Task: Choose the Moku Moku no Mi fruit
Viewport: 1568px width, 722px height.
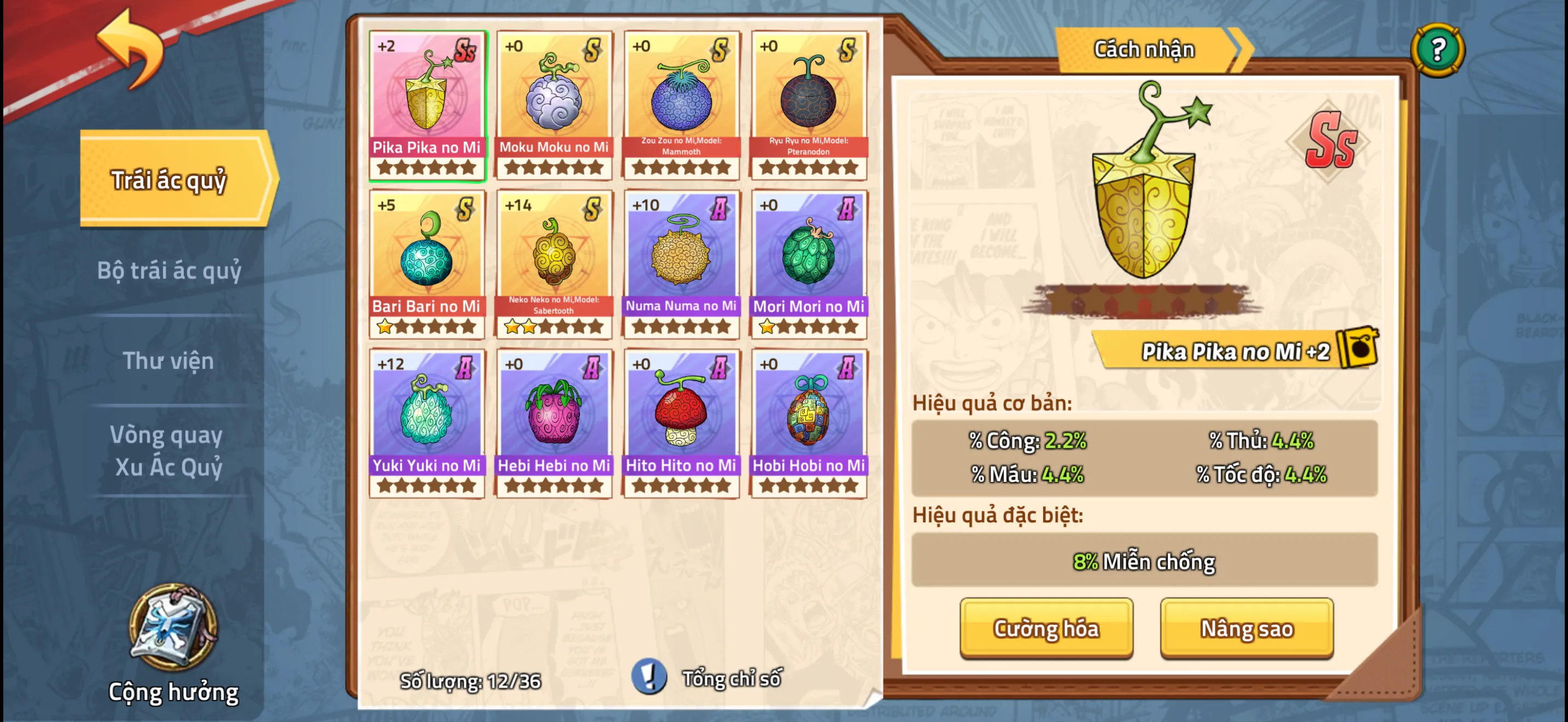Action: (554, 104)
